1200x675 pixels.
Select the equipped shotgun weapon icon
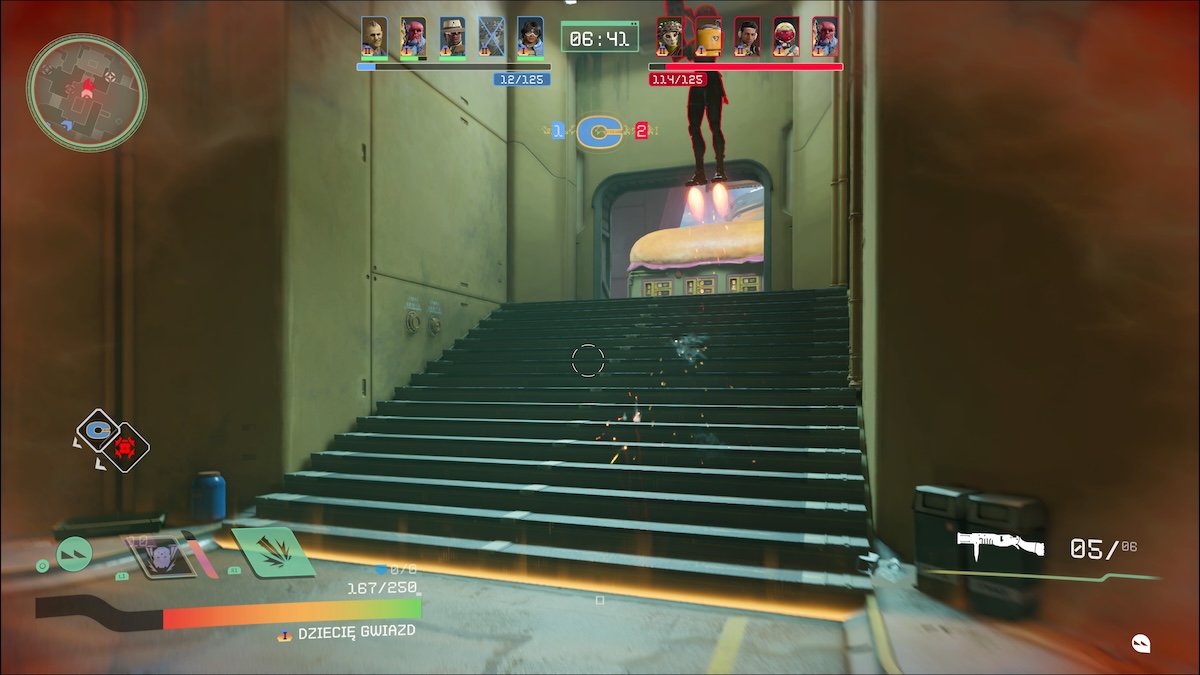1000,546
